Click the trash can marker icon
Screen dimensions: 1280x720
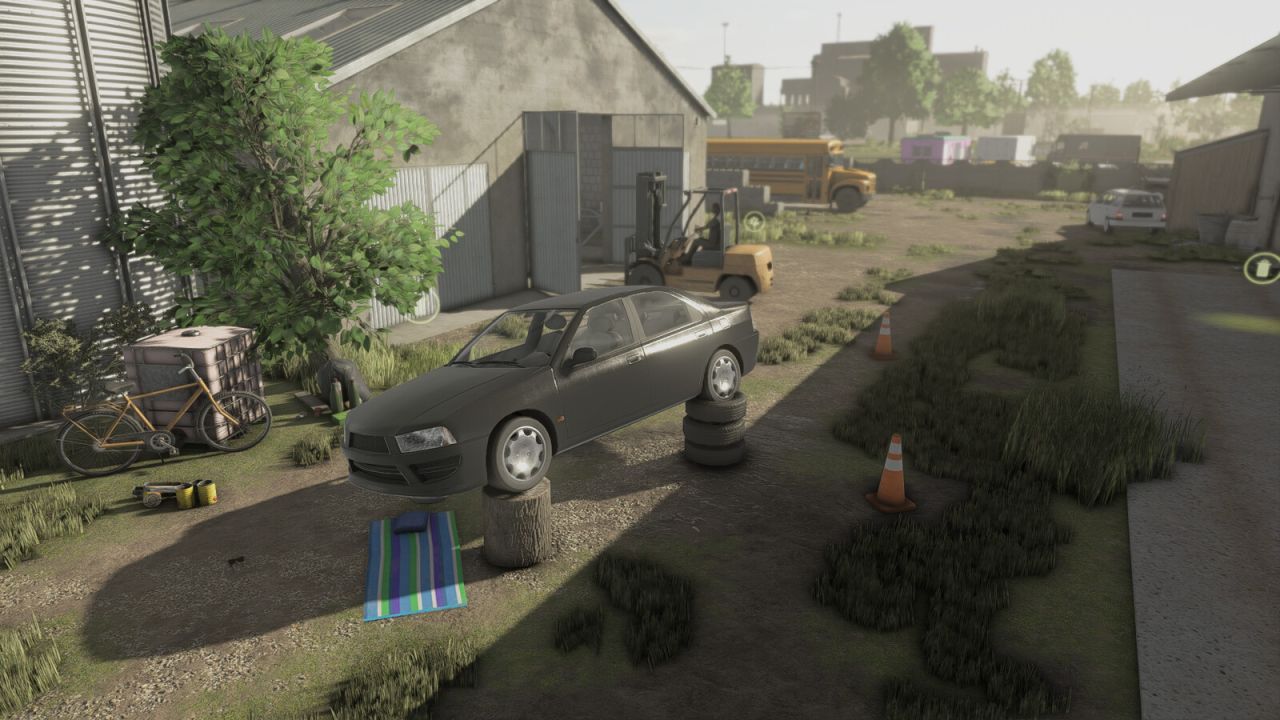click(x=1262, y=268)
